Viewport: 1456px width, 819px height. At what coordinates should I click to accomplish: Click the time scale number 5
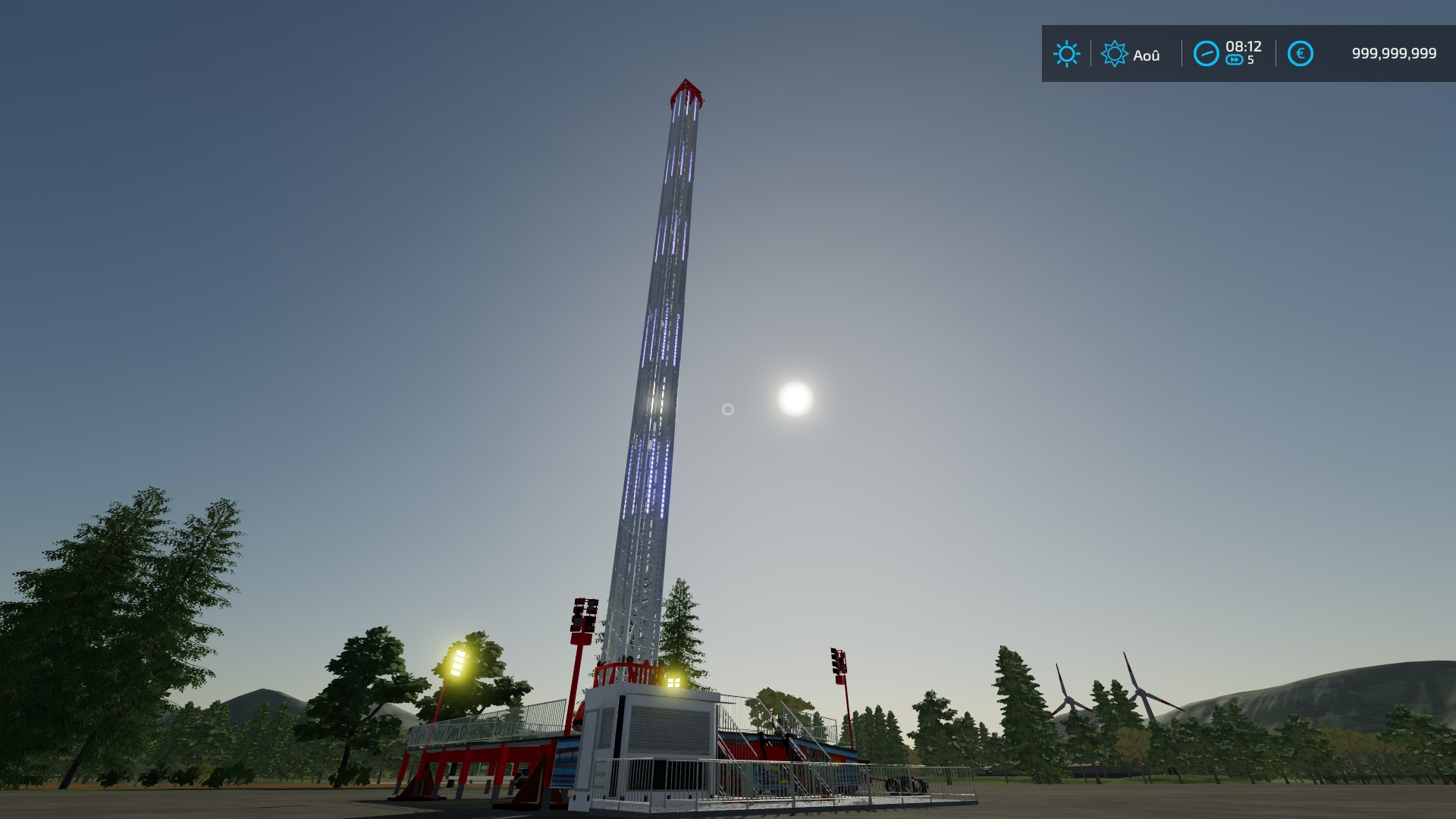point(1251,61)
